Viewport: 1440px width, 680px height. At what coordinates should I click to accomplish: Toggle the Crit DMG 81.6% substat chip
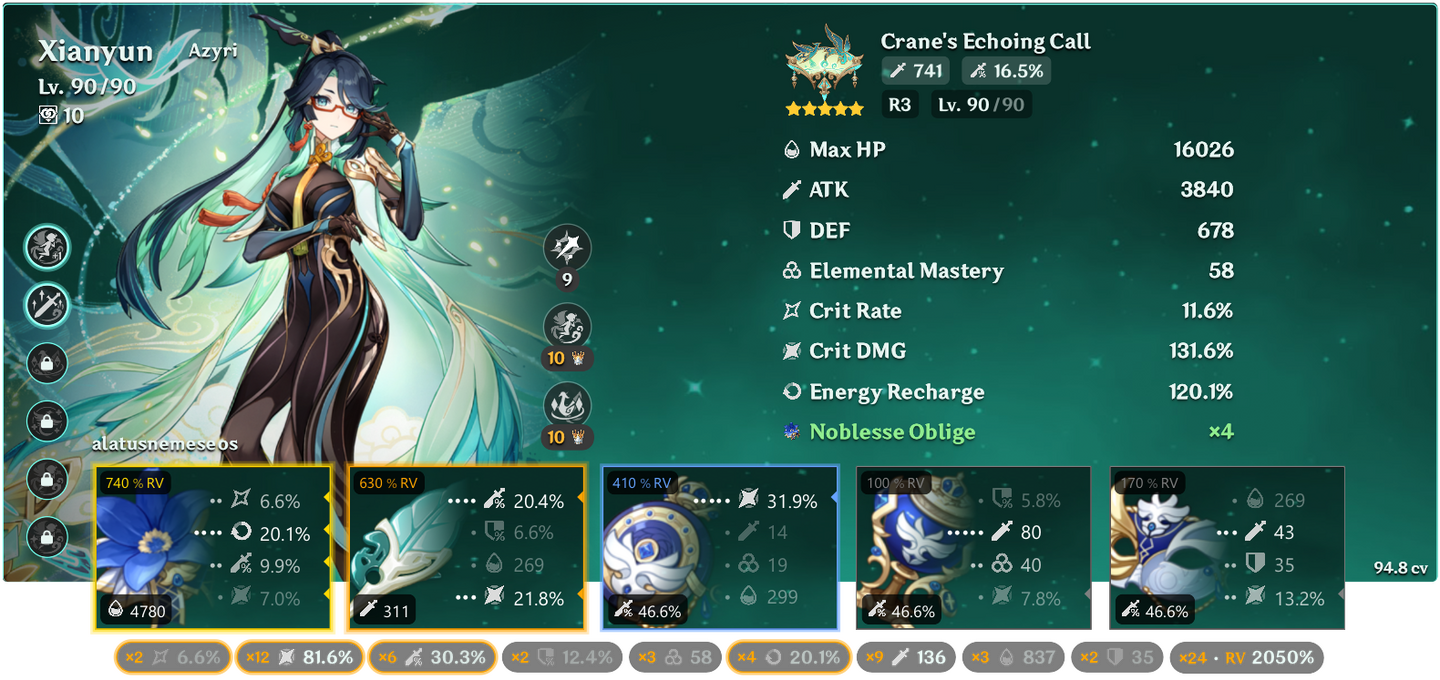tap(298, 657)
